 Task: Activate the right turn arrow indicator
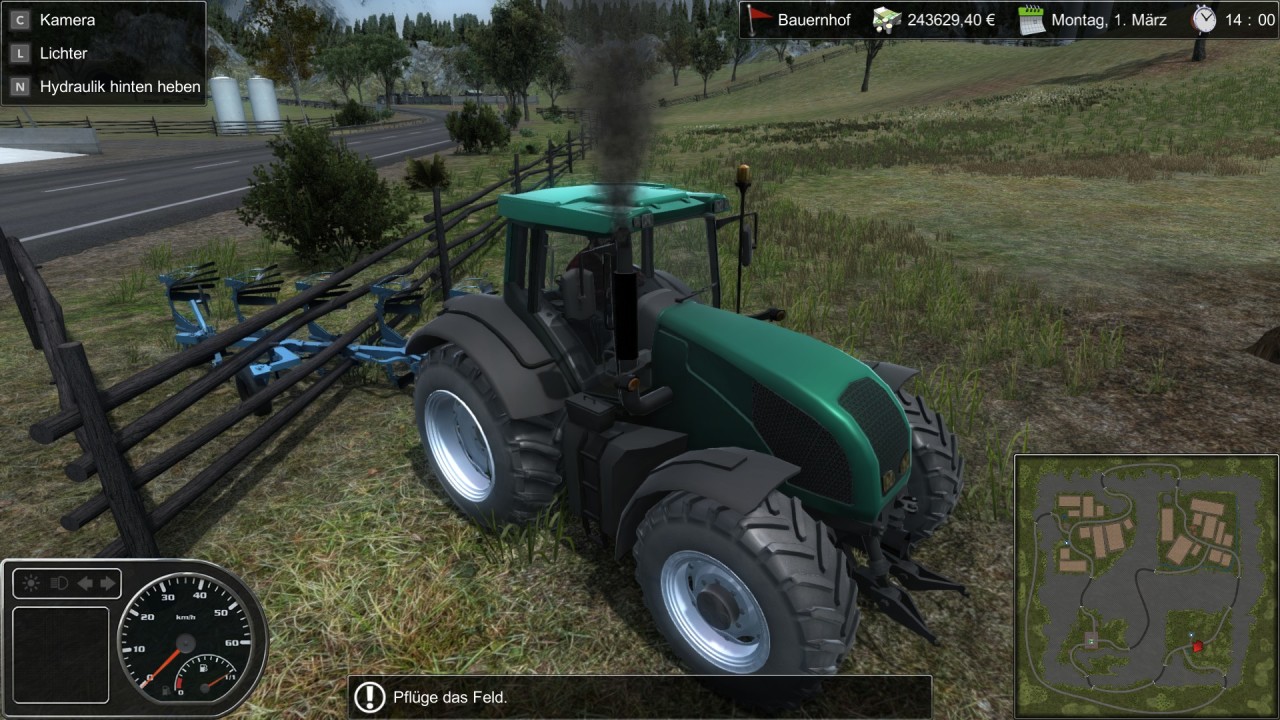click(106, 583)
